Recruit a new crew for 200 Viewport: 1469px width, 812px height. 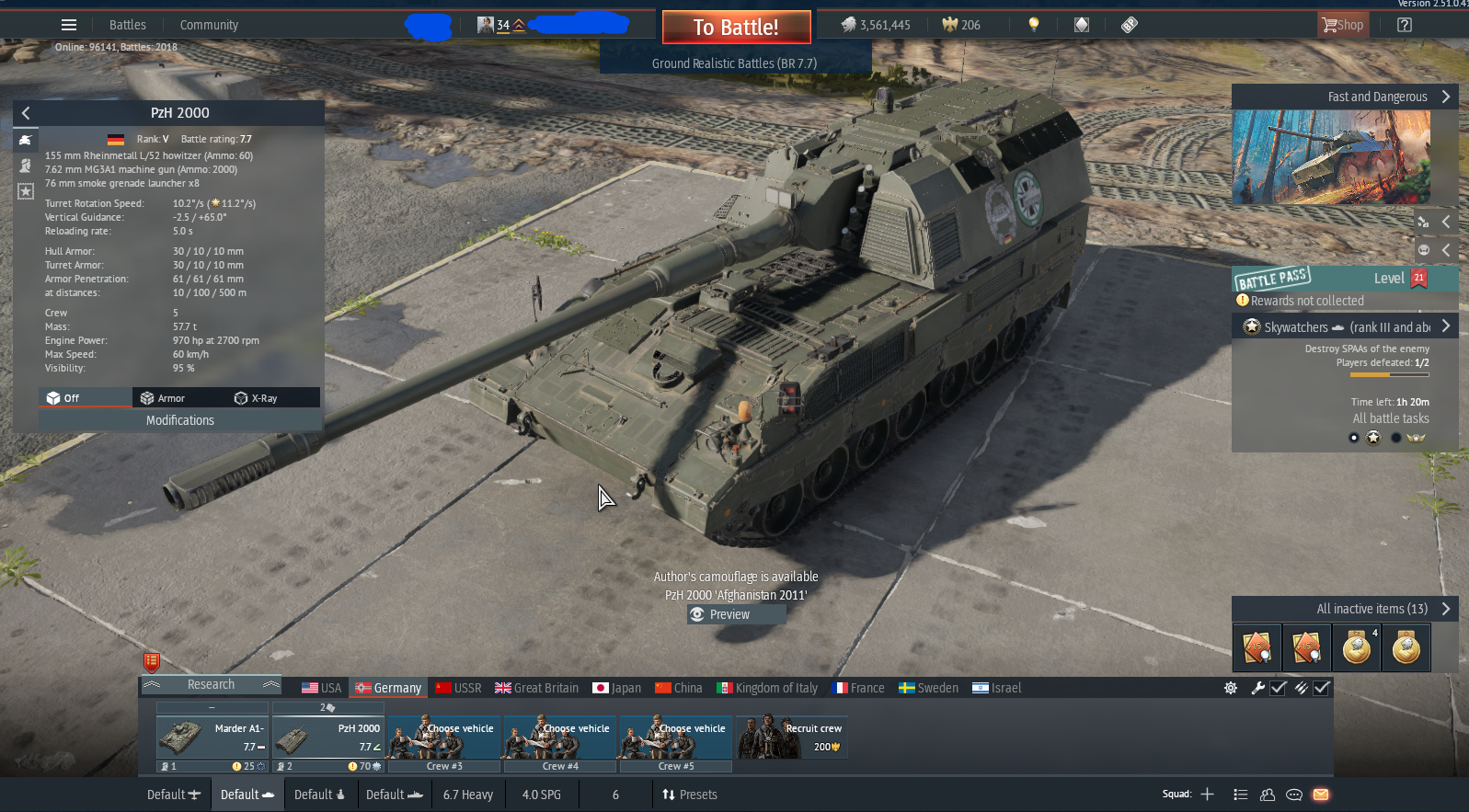tap(791, 738)
